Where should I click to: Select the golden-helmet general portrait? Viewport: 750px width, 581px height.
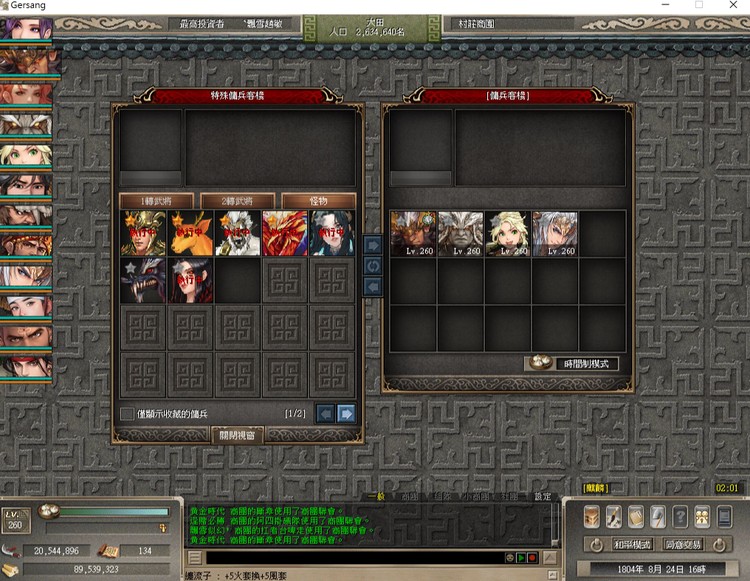point(144,233)
